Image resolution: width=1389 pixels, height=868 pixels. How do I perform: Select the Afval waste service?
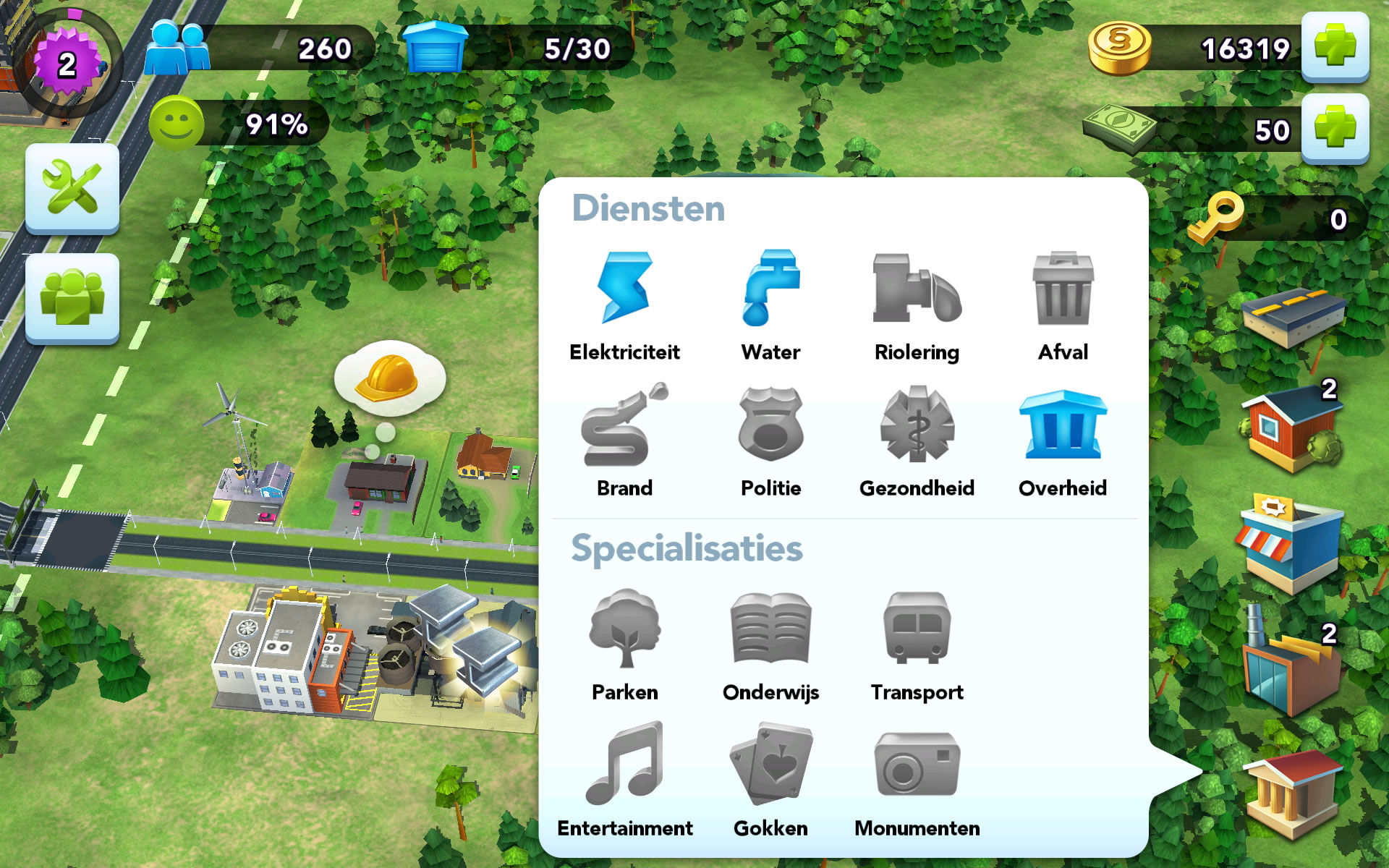tap(1062, 289)
